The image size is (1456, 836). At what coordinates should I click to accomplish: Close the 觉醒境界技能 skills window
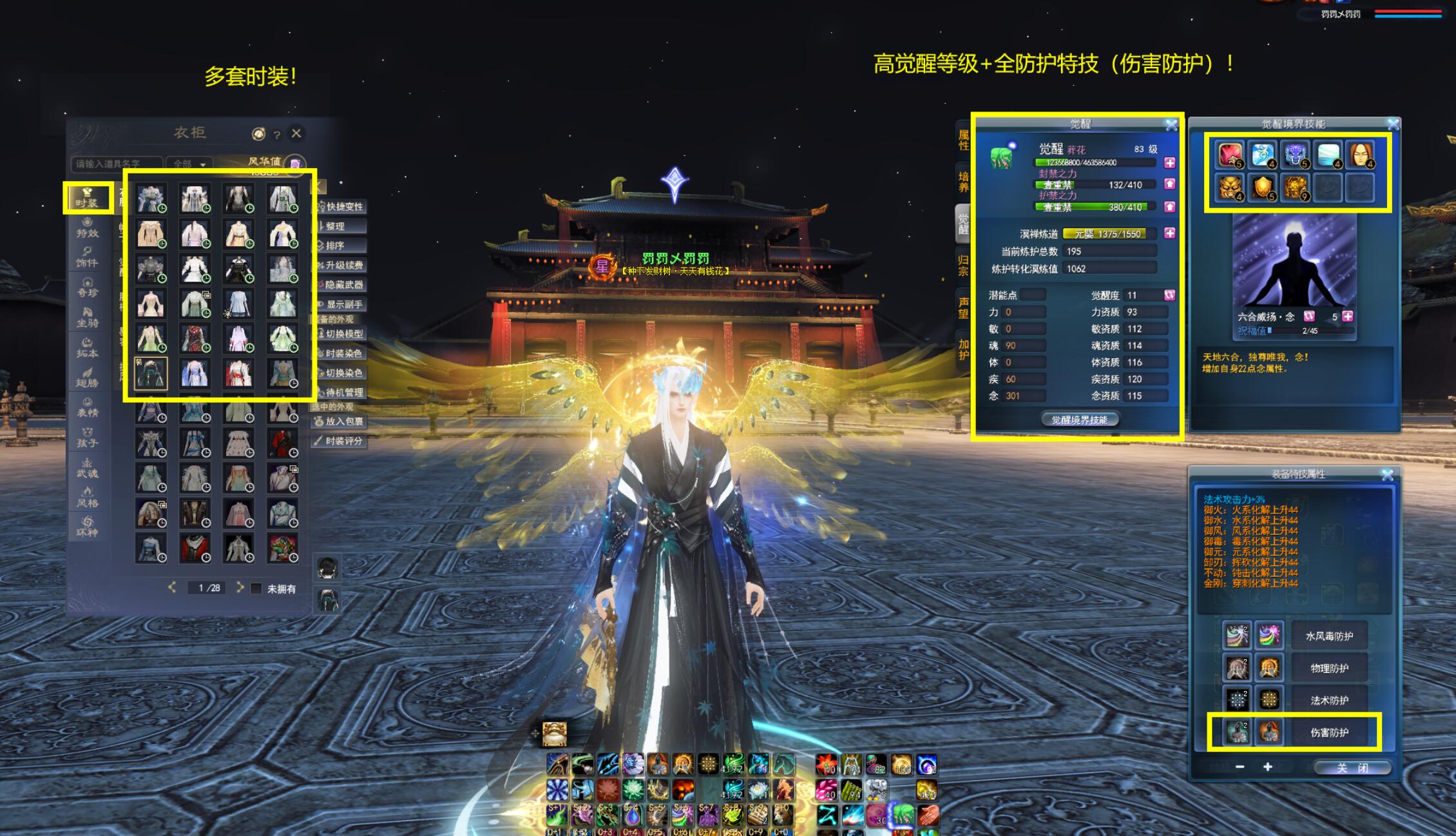click(1393, 124)
